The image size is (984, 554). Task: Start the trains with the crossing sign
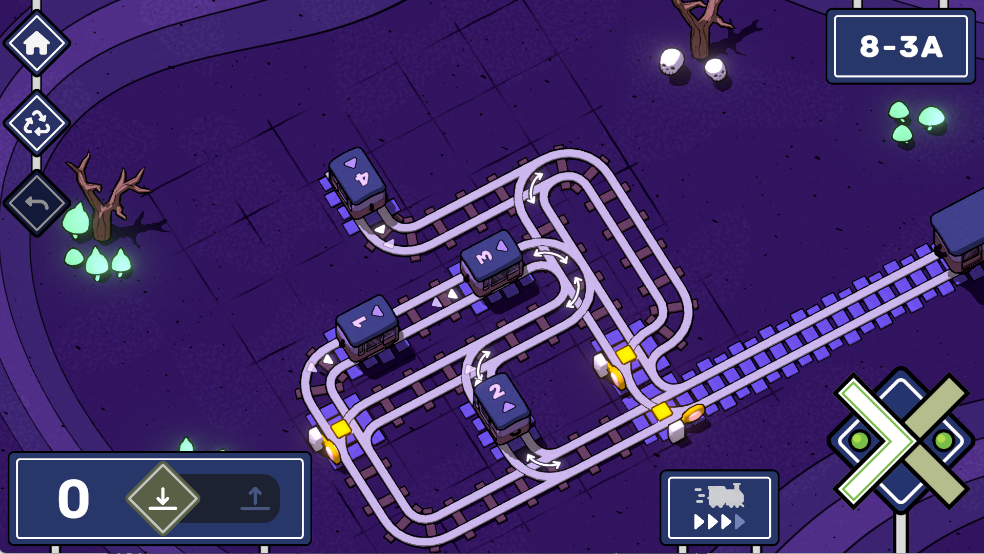coord(900,440)
